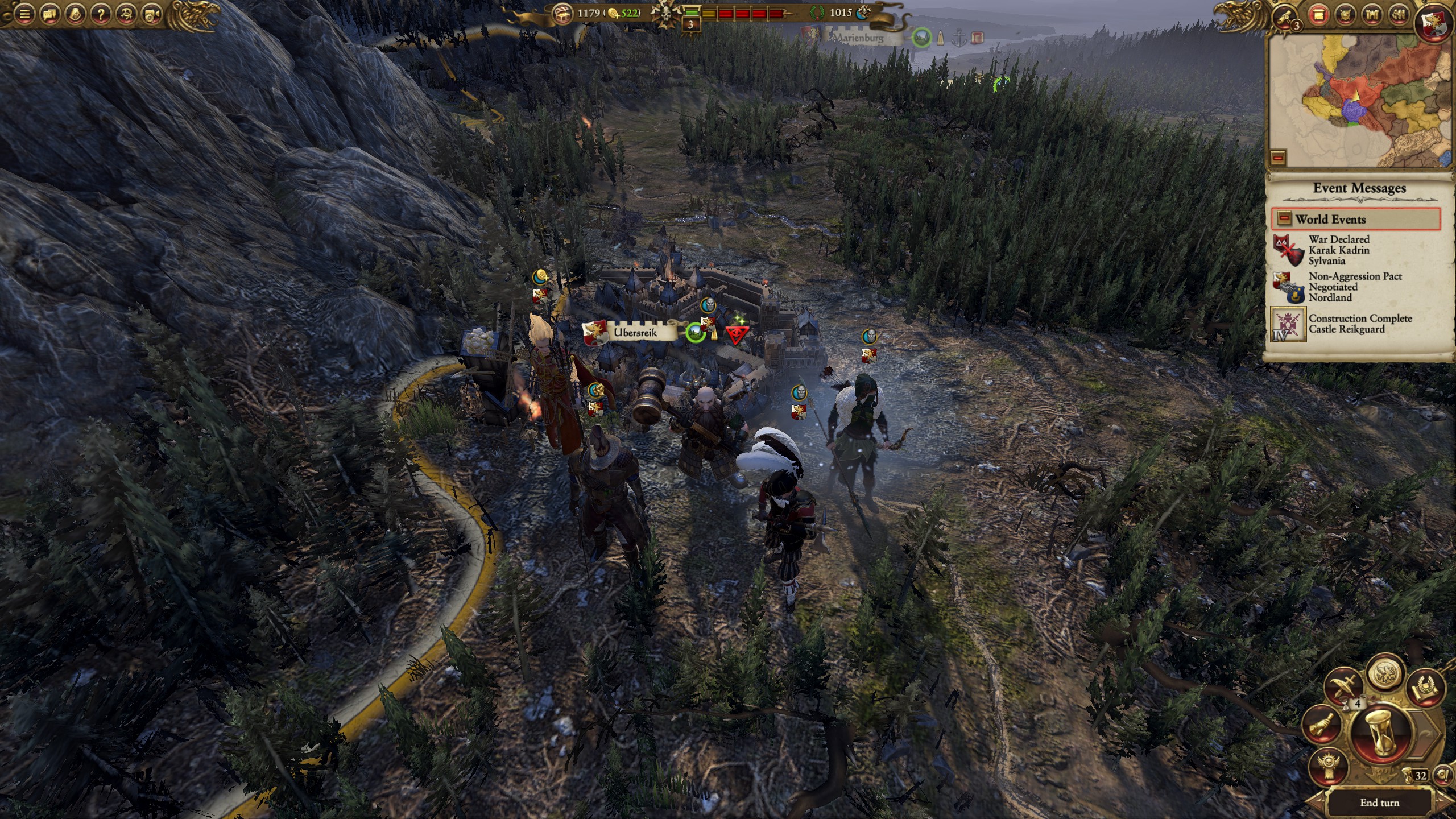This screenshot has height=819, width=1456.
Task: Open the quill and sword technology button
Action: pos(1344,685)
